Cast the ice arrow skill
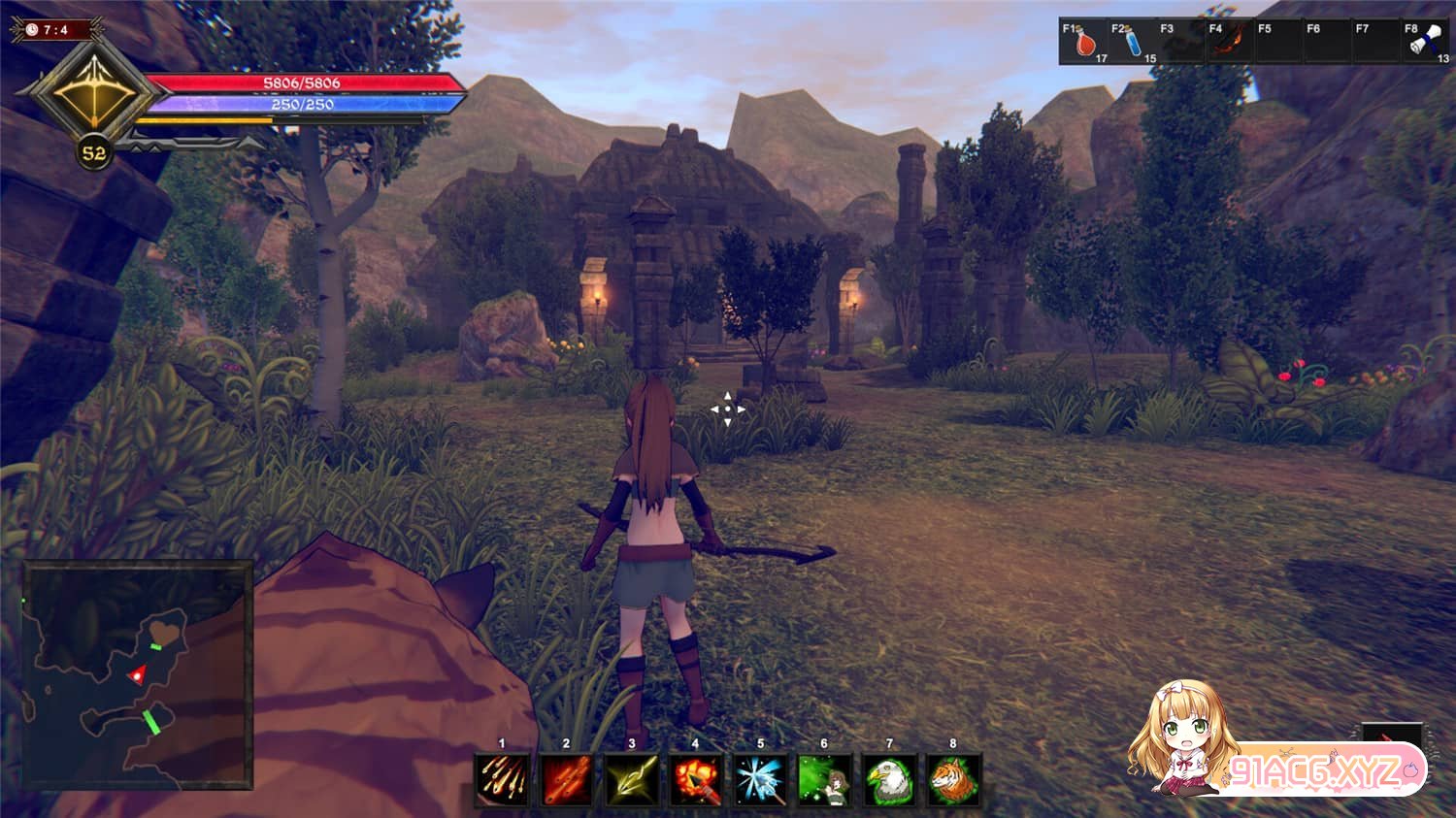Viewport: 1456px width, 818px height. click(760, 780)
